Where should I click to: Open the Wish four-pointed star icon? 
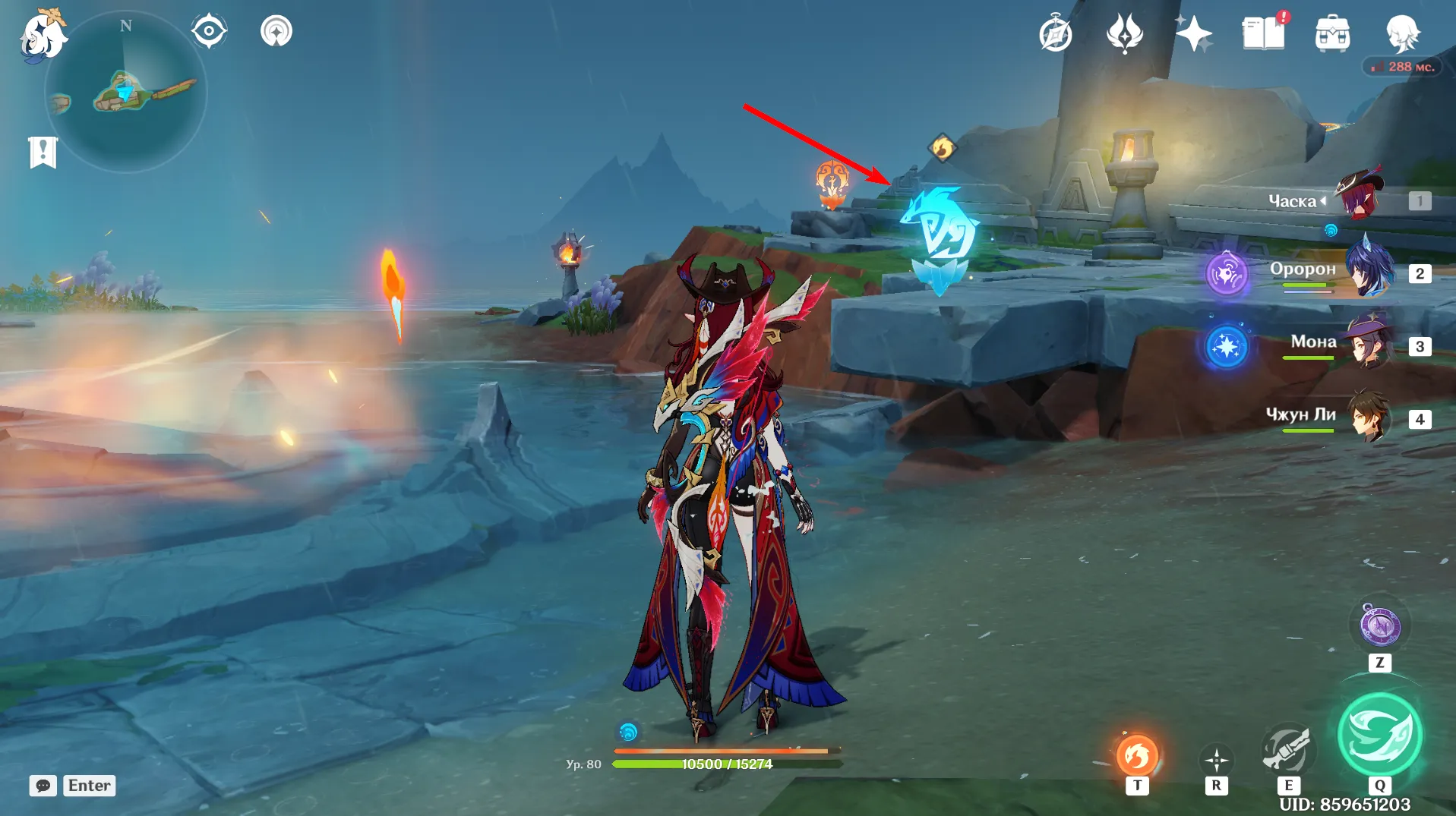1193,34
